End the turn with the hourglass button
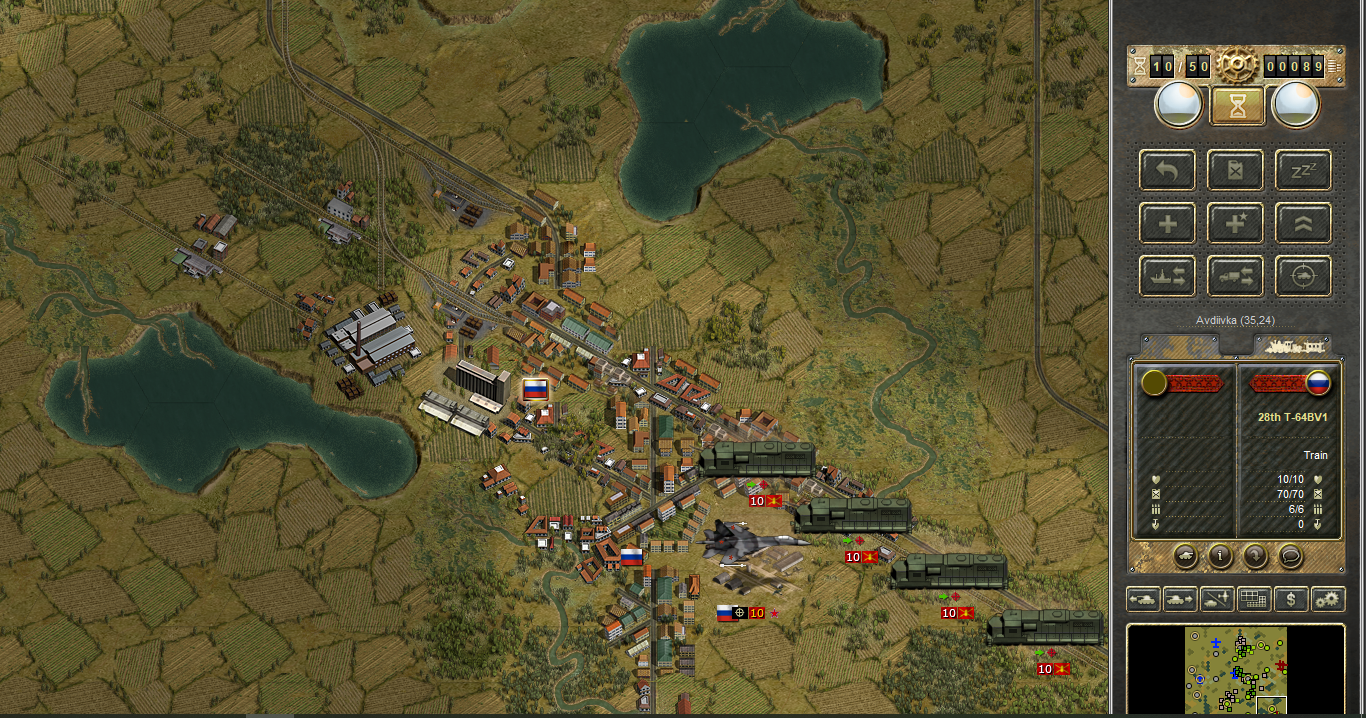Viewport: 1366px width, 718px height. click(1237, 105)
